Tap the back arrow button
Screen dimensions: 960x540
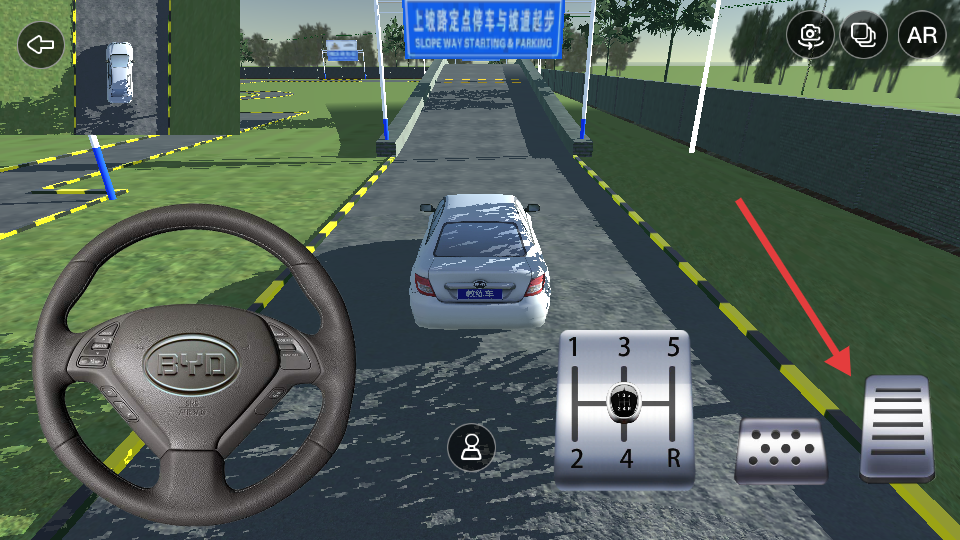(41, 45)
